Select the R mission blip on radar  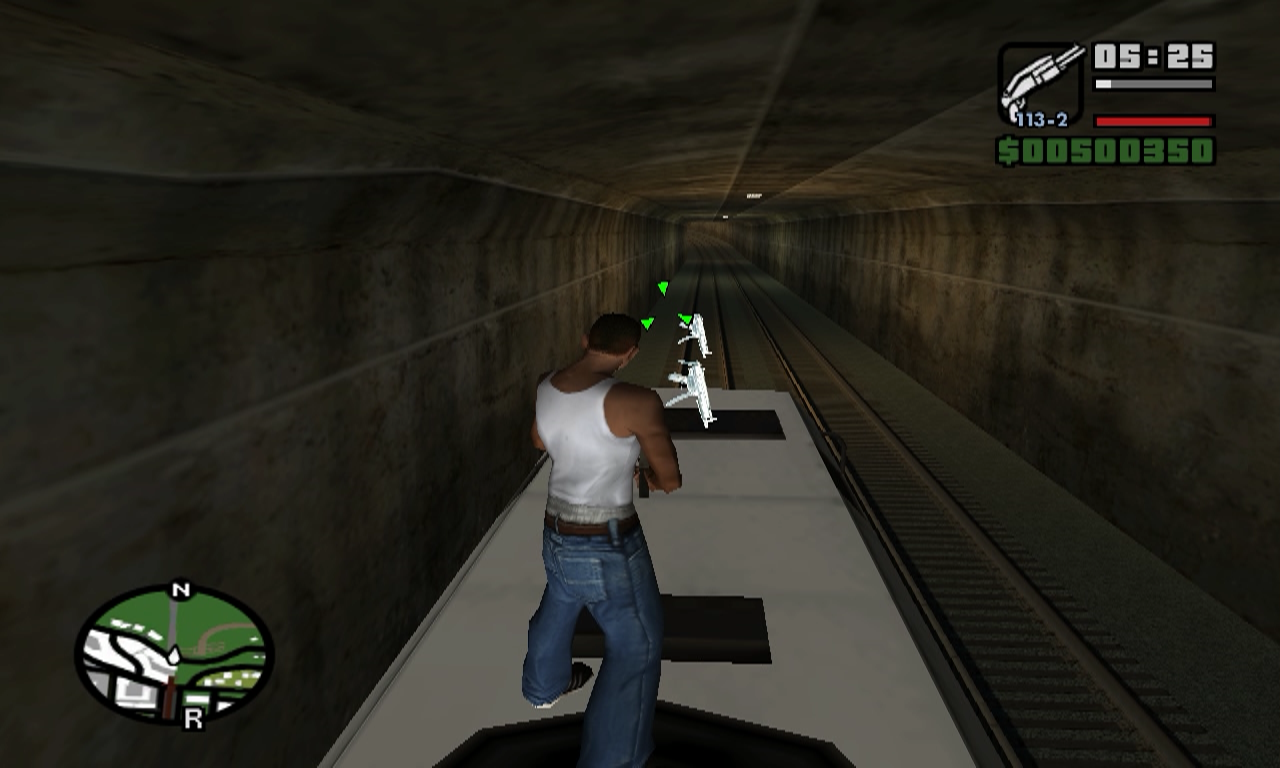click(x=193, y=718)
